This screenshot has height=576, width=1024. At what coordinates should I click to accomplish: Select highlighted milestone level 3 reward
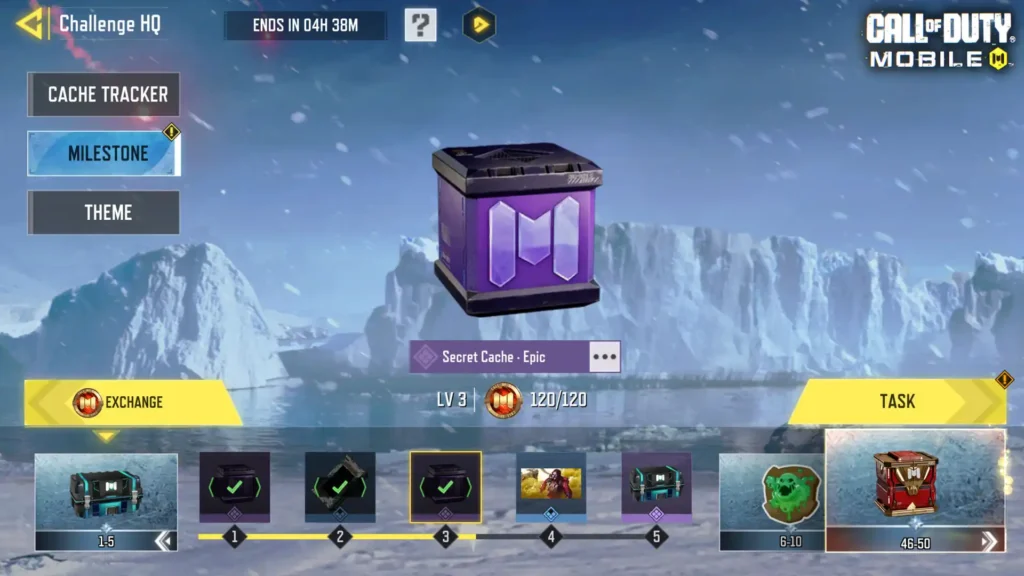pyautogui.click(x=445, y=487)
